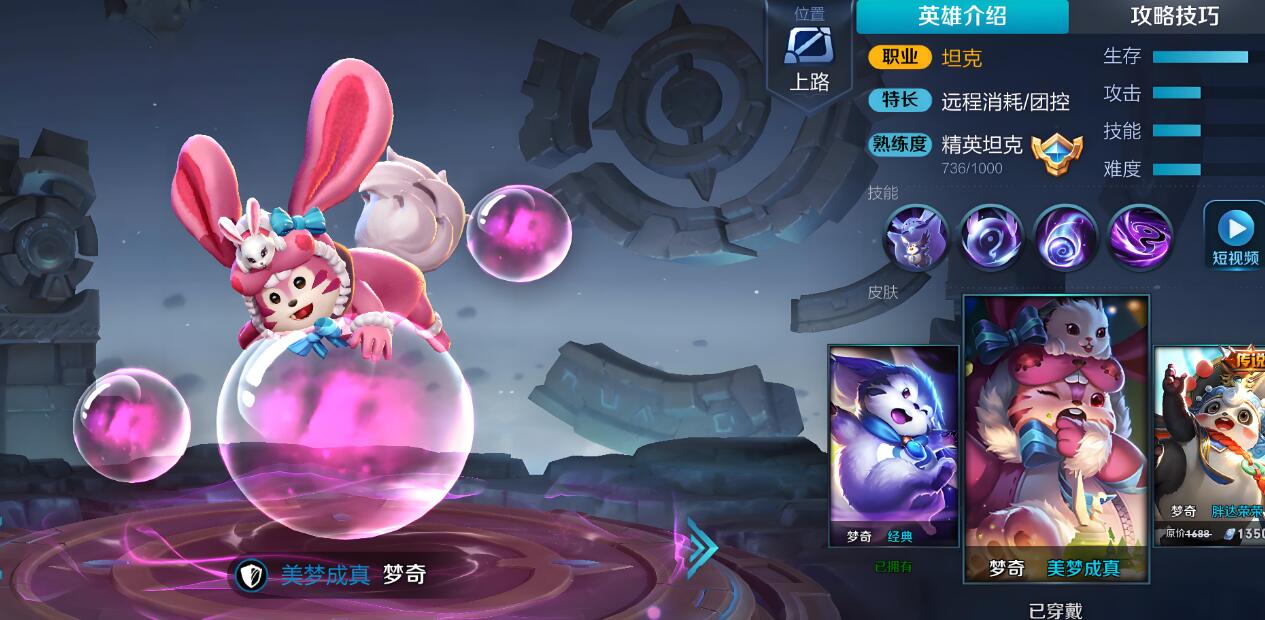Switch to the 英雄介绍 tab
This screenshot has height=620, width=1265.
click(x=962, y=16)
